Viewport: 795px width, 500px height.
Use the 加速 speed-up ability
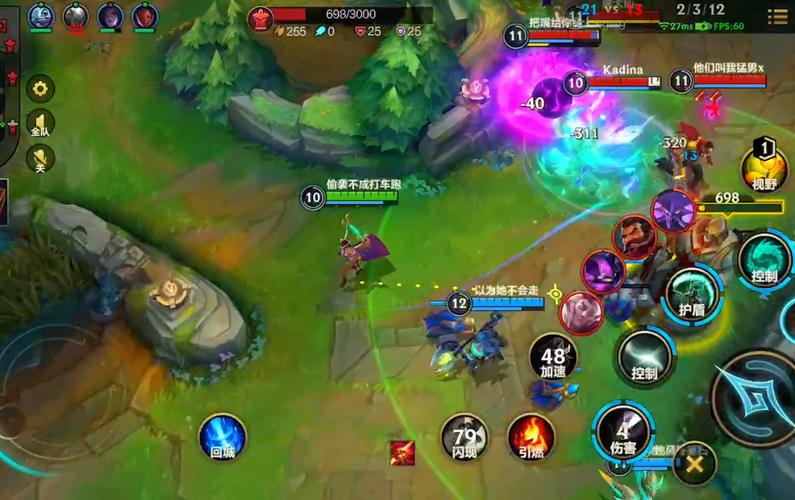(554, 356)
